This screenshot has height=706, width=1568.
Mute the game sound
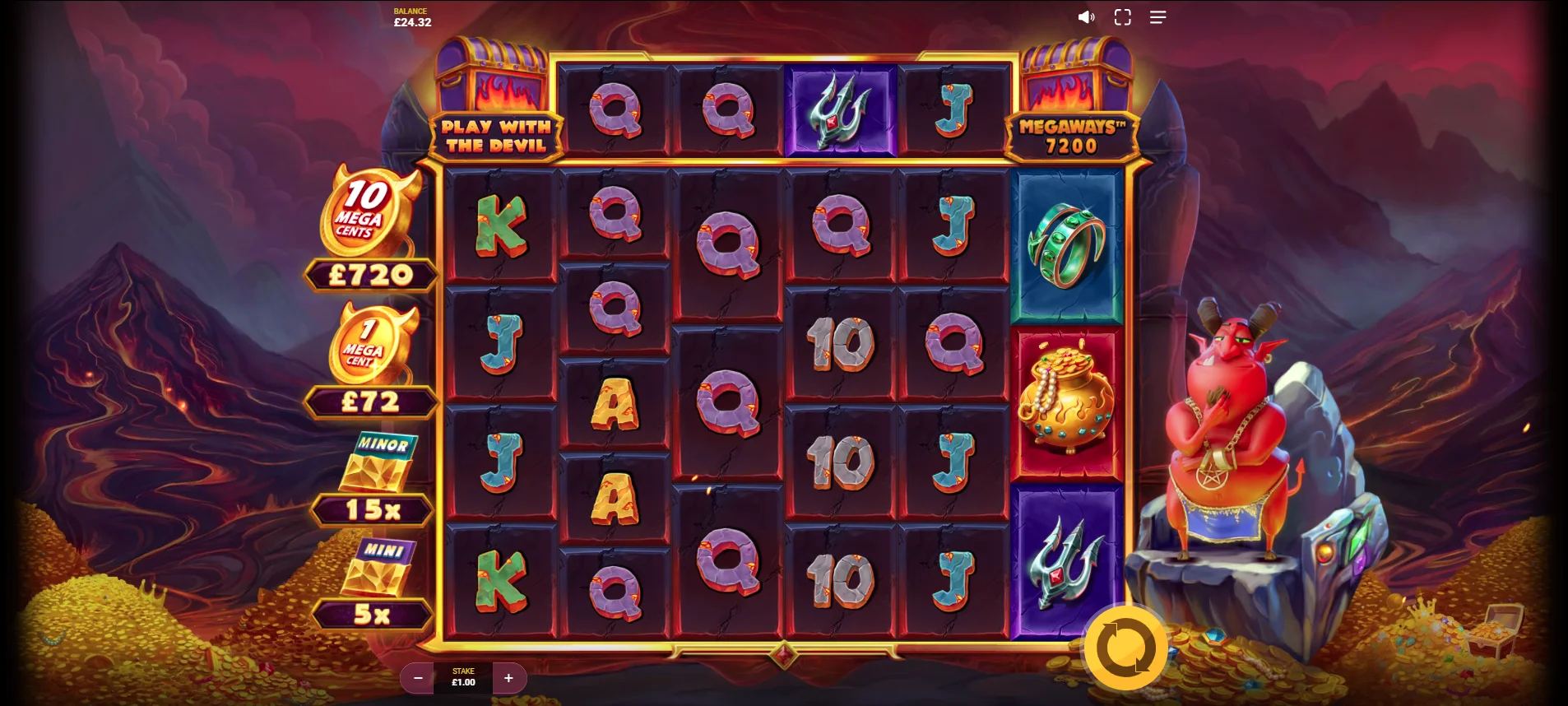pyautogui.click(x=1087, y=16)
